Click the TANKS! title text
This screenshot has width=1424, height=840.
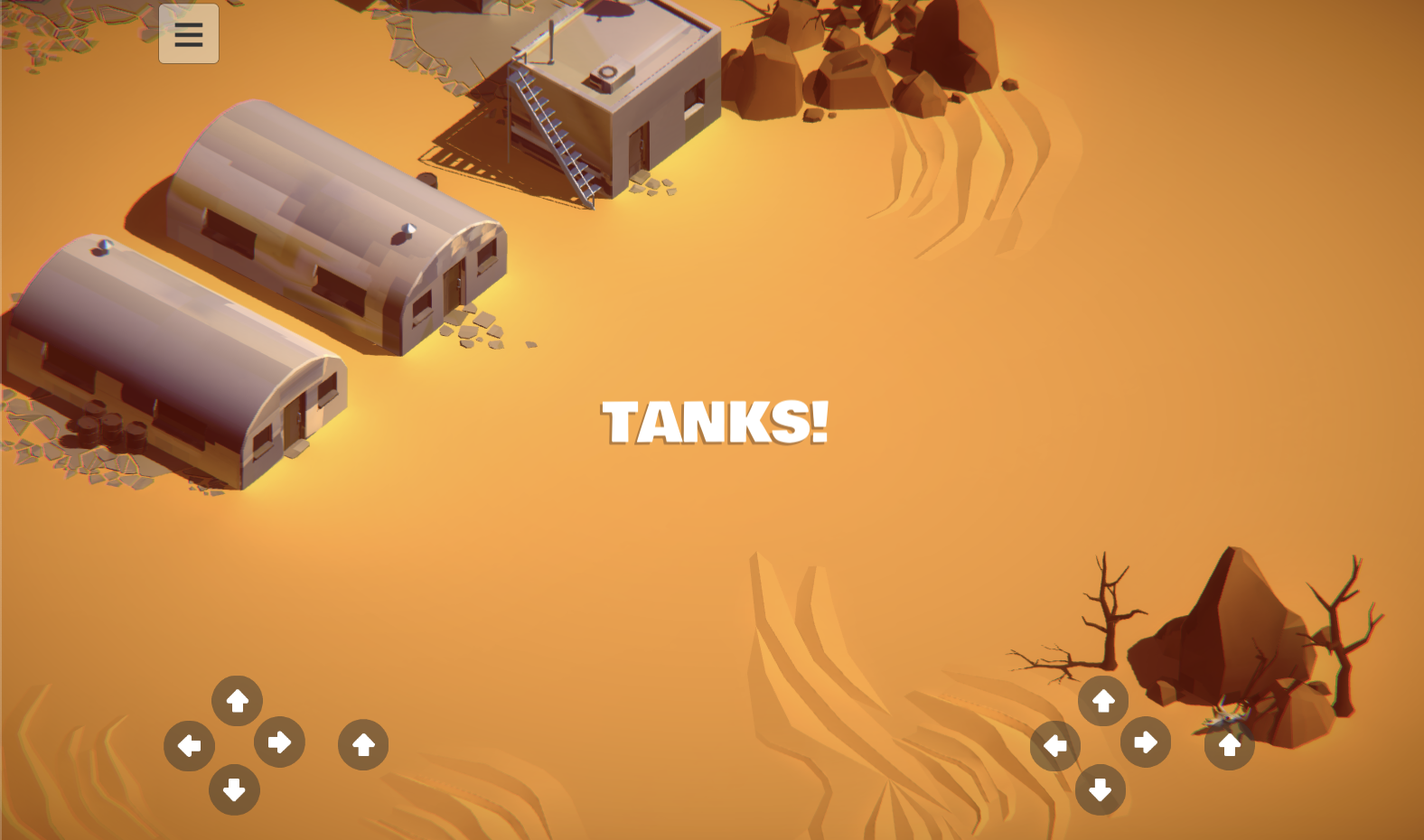tap(715, 422)
